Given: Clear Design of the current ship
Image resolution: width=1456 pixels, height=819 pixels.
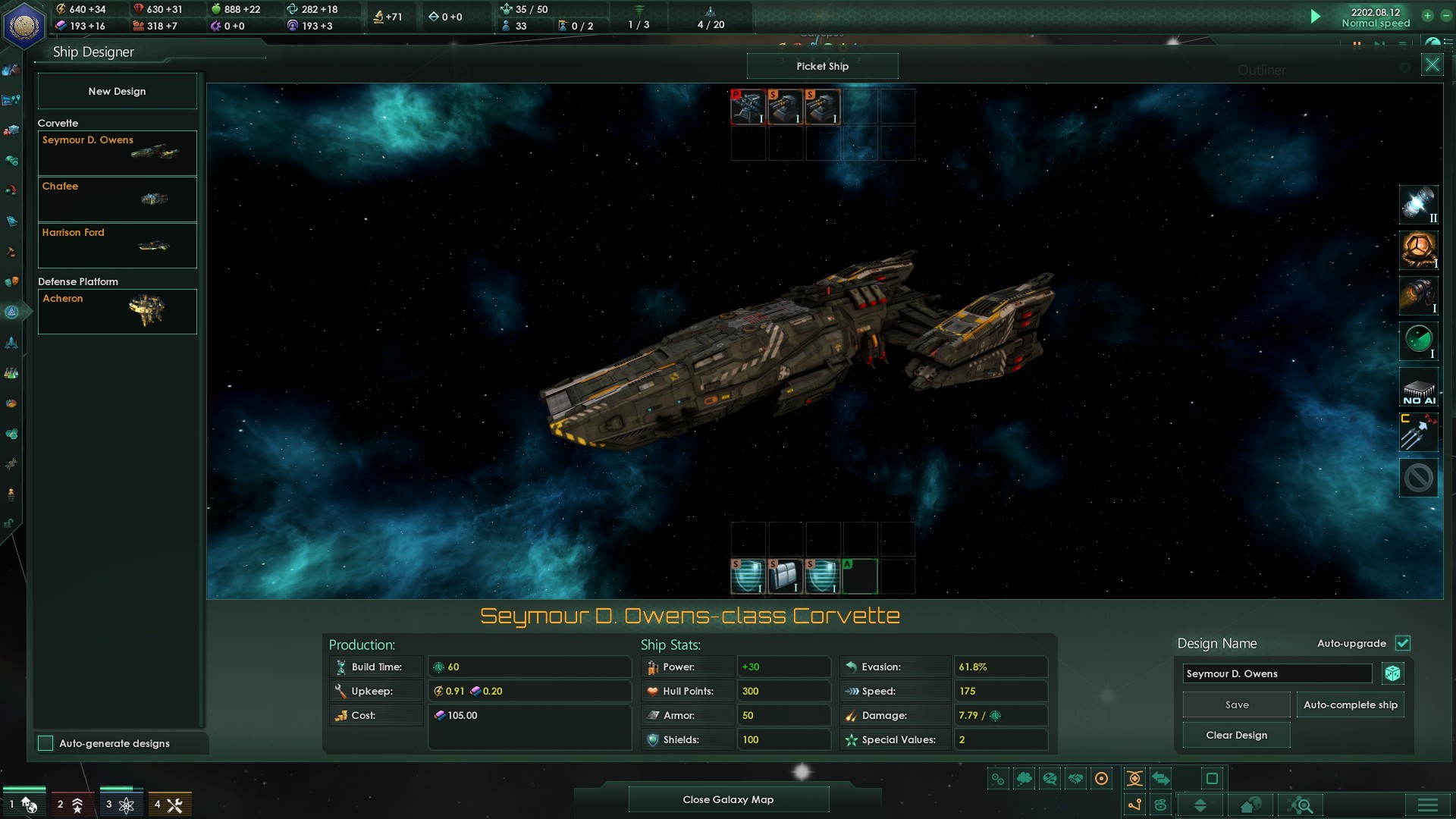Looking at the screenshot, I should pyautogui.click(x=1236, y=735).
